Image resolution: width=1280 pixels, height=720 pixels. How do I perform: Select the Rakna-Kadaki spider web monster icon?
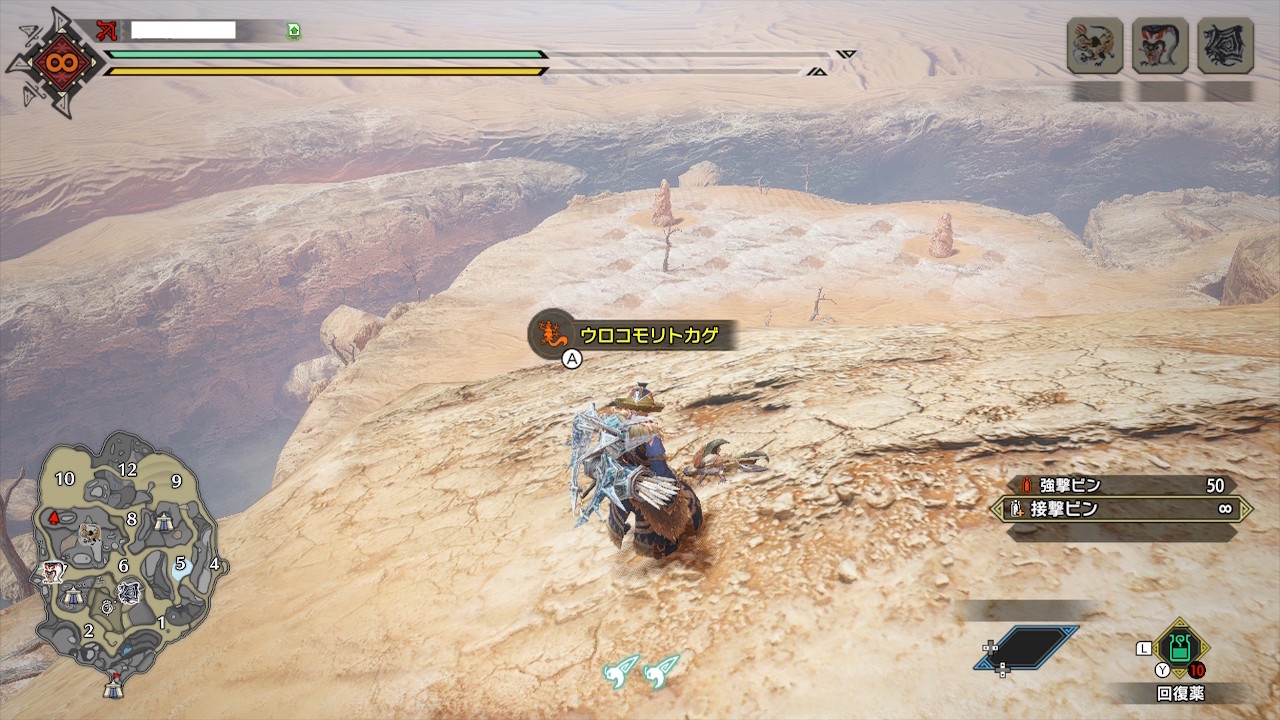tap(1225, 46)
